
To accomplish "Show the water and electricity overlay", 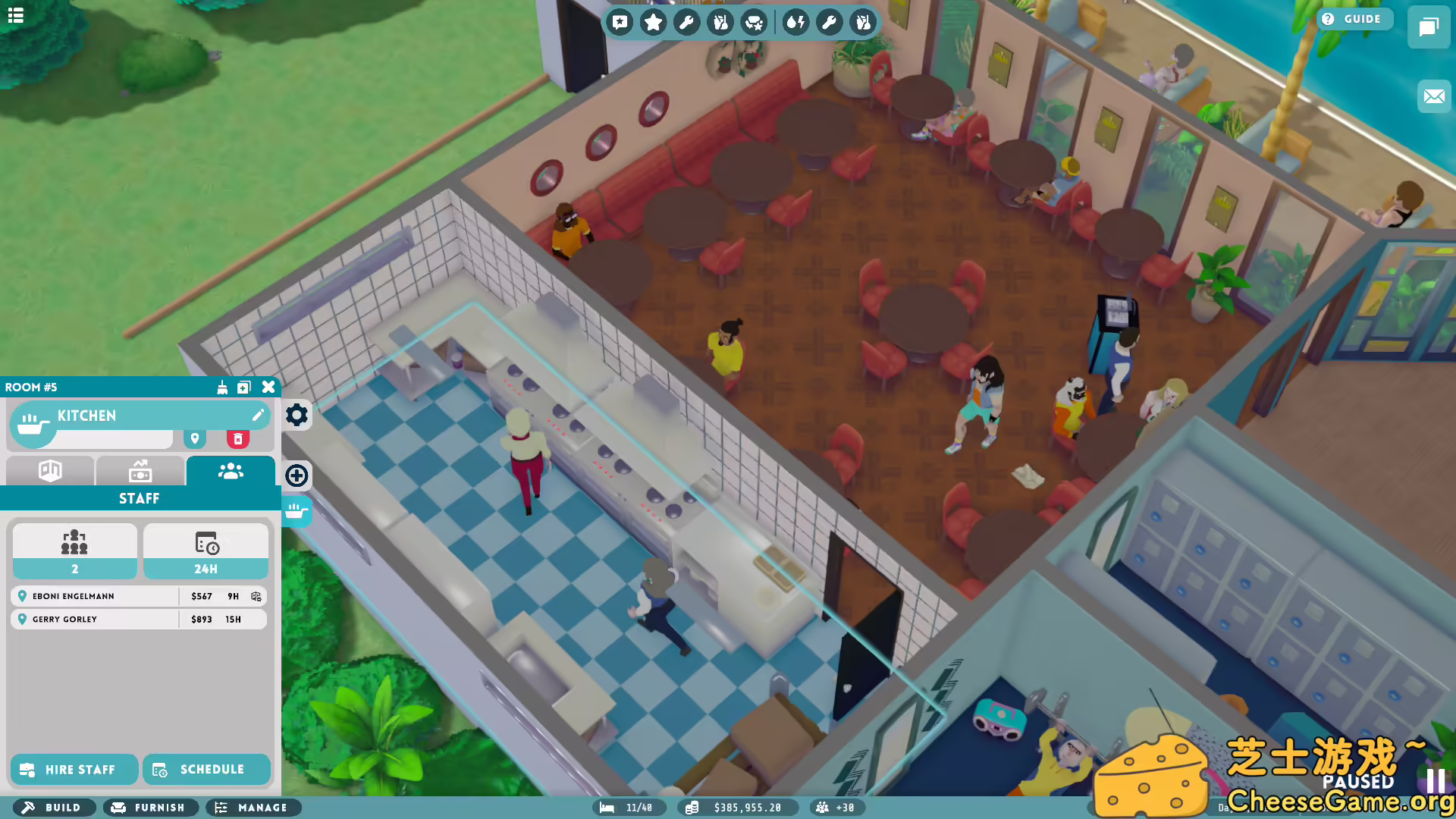I will pyautogui.click(x=795, y=22).
